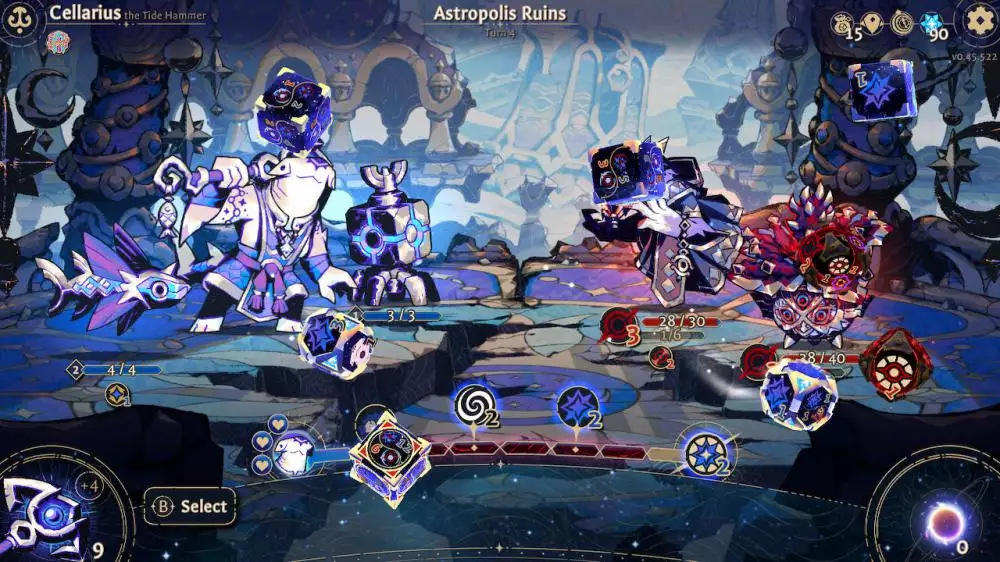Open the Cellarius character emblem
This screenshot has width=1000, height=562.
pyautogui.click(x=20, y=19)
